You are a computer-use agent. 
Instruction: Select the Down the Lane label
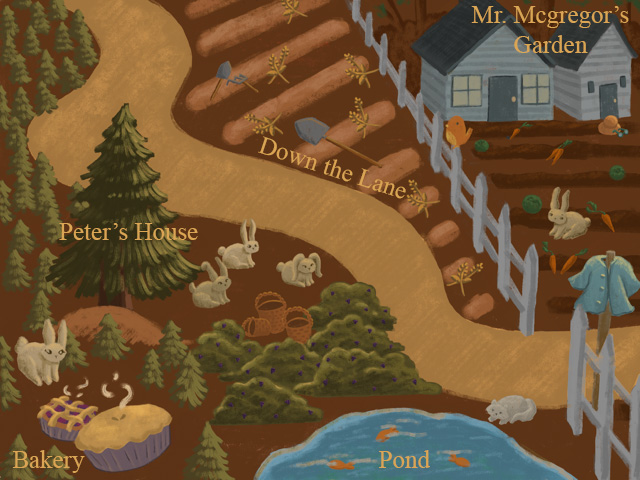click(332, 167)
